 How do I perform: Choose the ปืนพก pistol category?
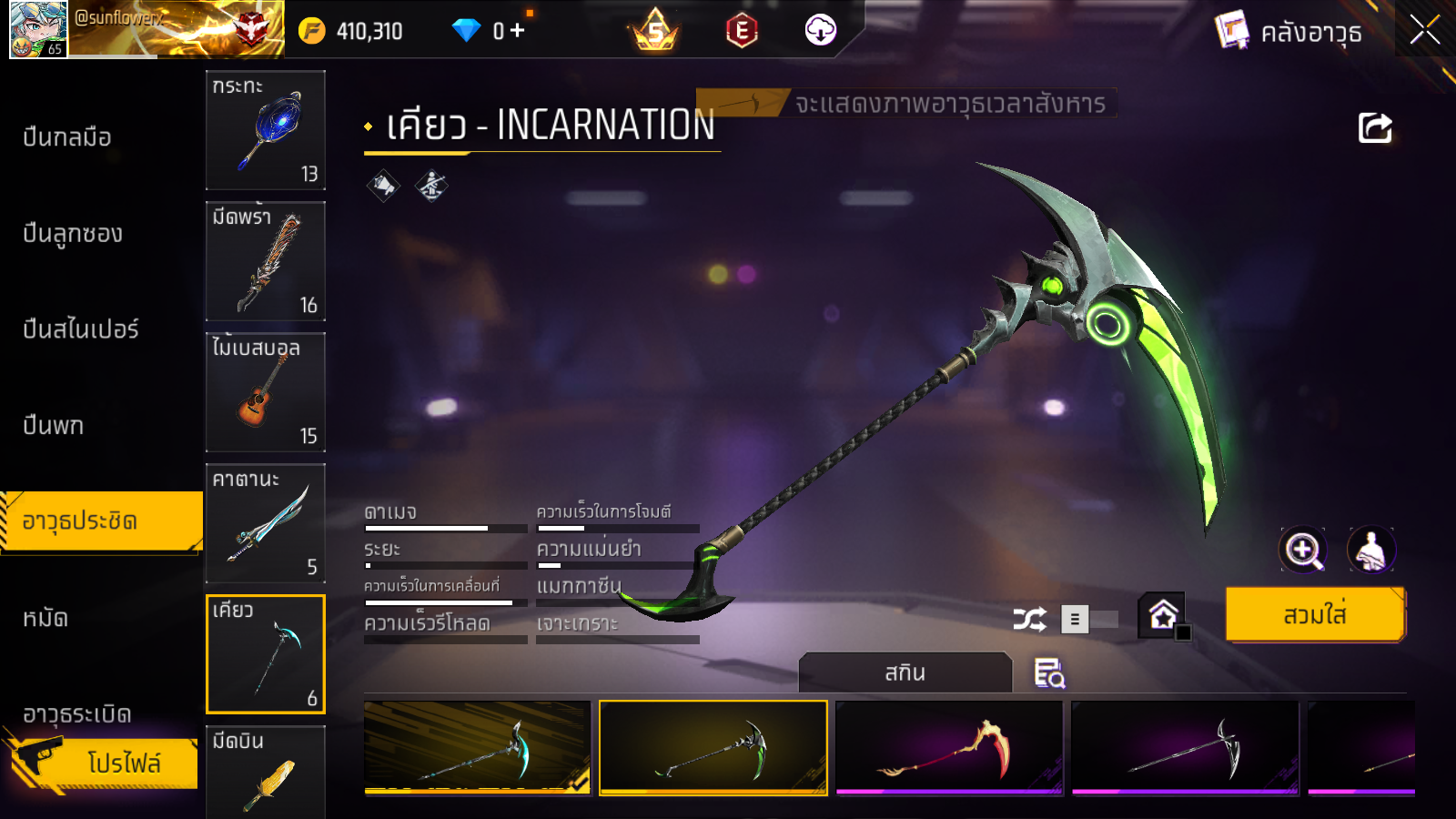coord(54,426)
